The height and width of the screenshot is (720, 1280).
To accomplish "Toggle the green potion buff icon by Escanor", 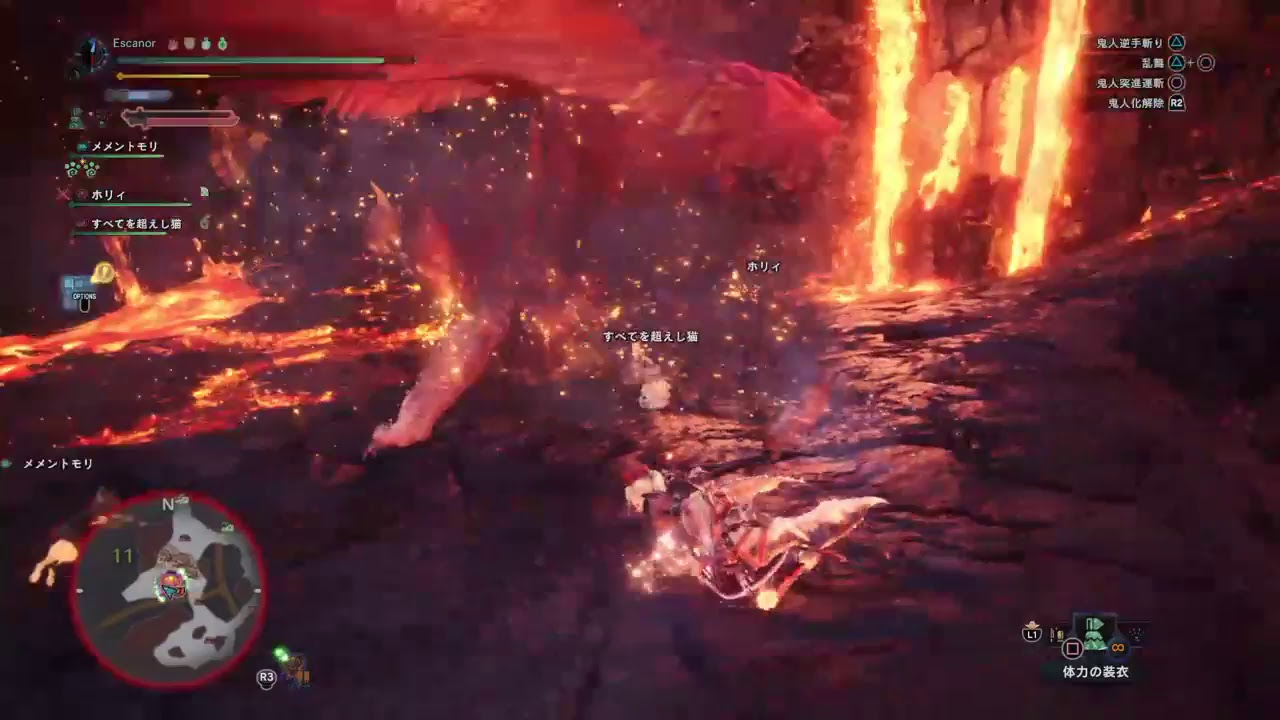I will pyautogui.click(x=222, y=44).
